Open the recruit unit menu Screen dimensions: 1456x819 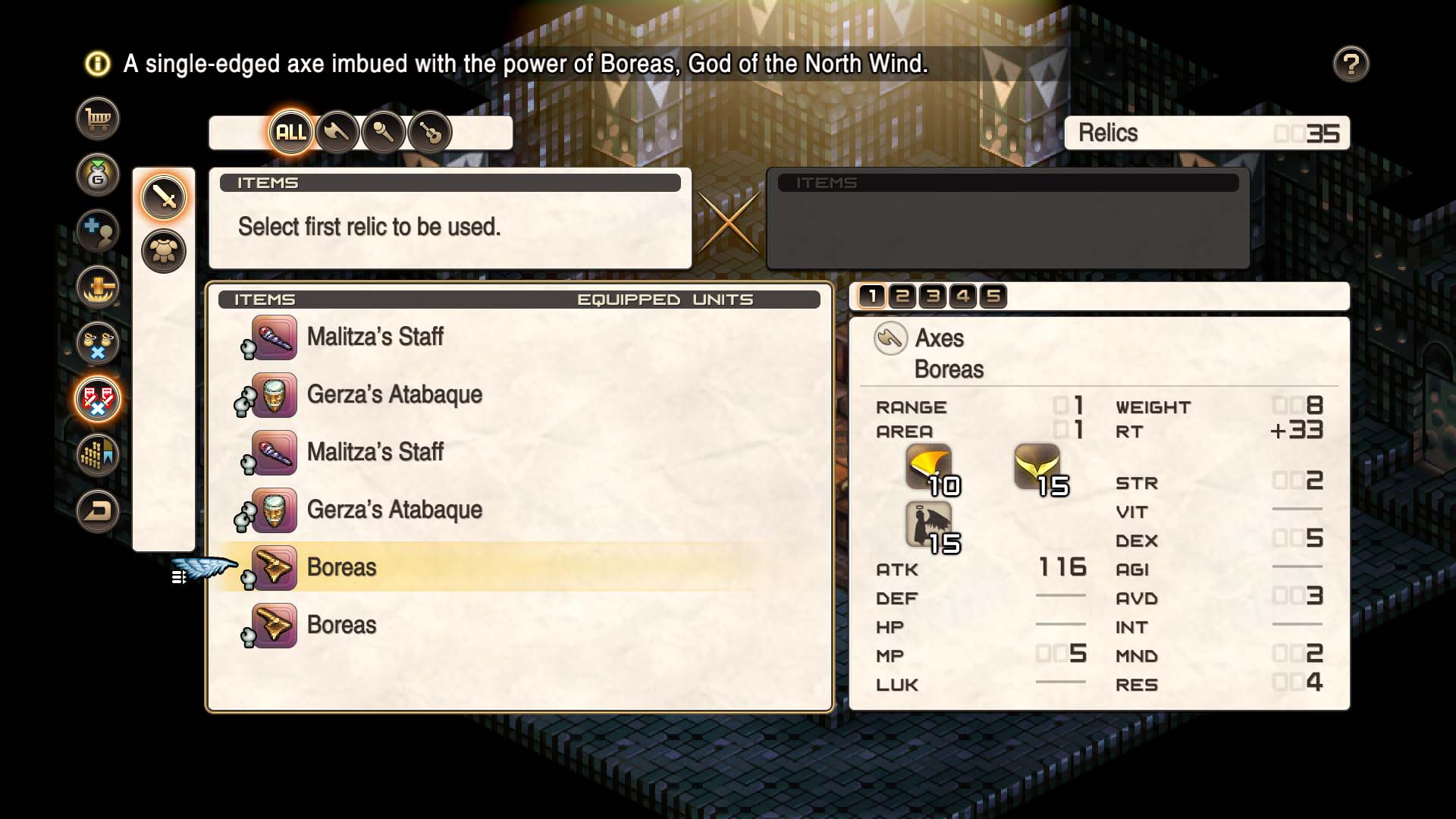[99, 231]
